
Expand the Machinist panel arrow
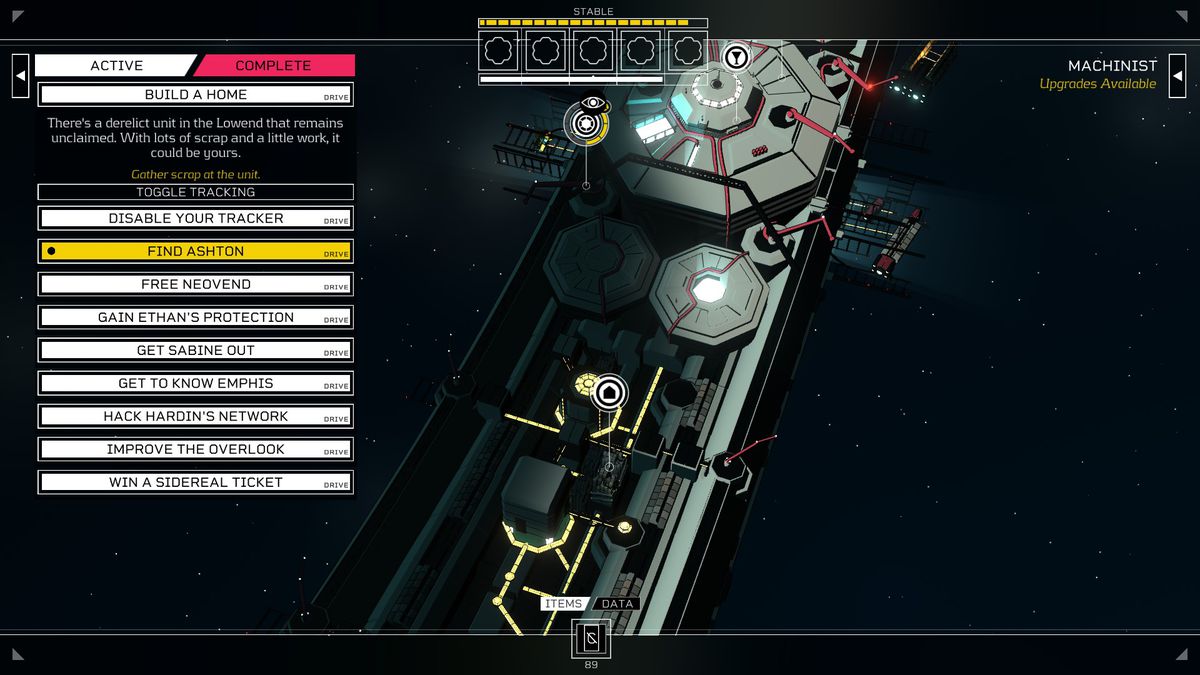click(x=1178, y=76)
